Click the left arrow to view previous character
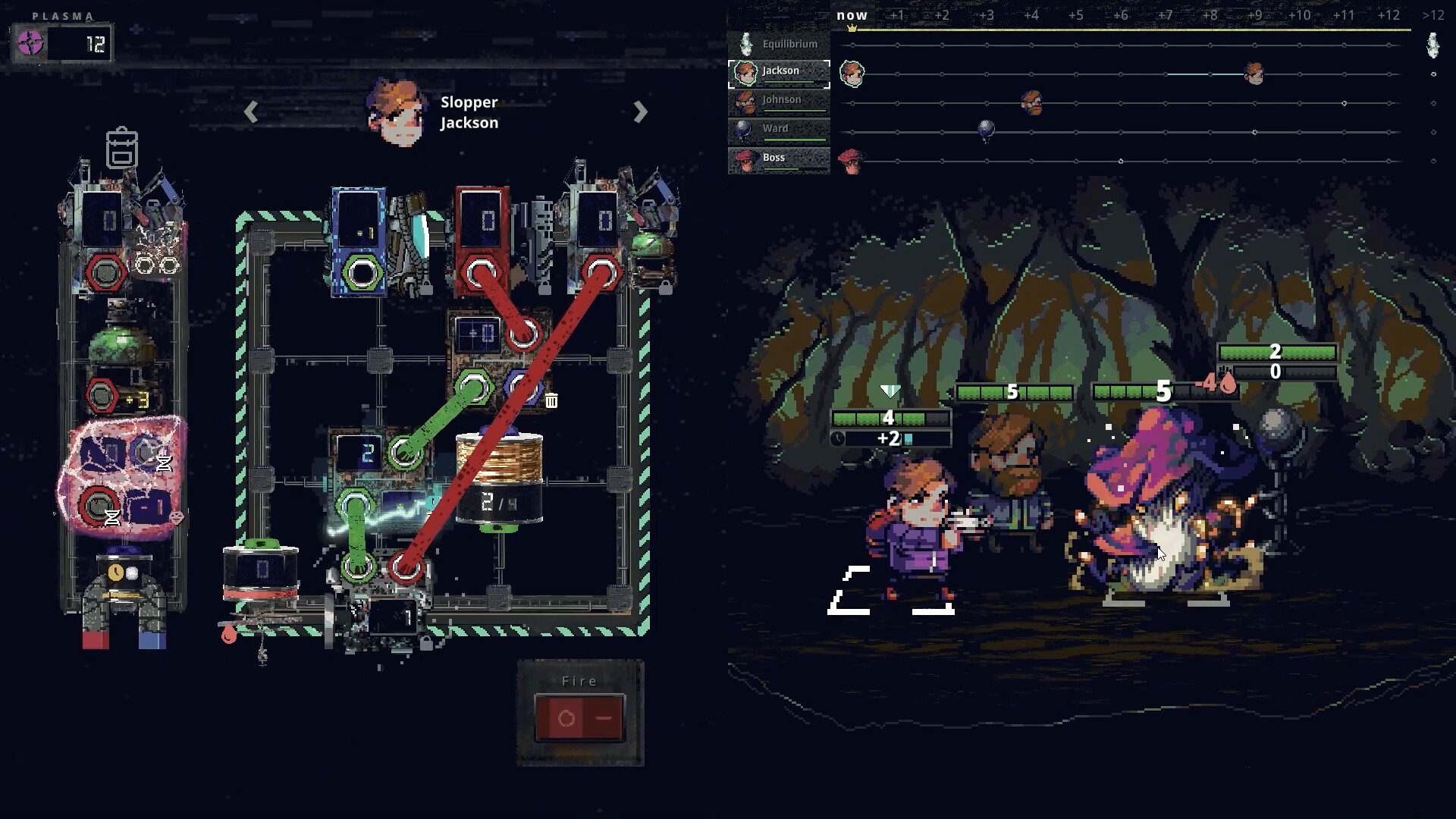This screenshot has height=819, width=1456. pos(250,112)
